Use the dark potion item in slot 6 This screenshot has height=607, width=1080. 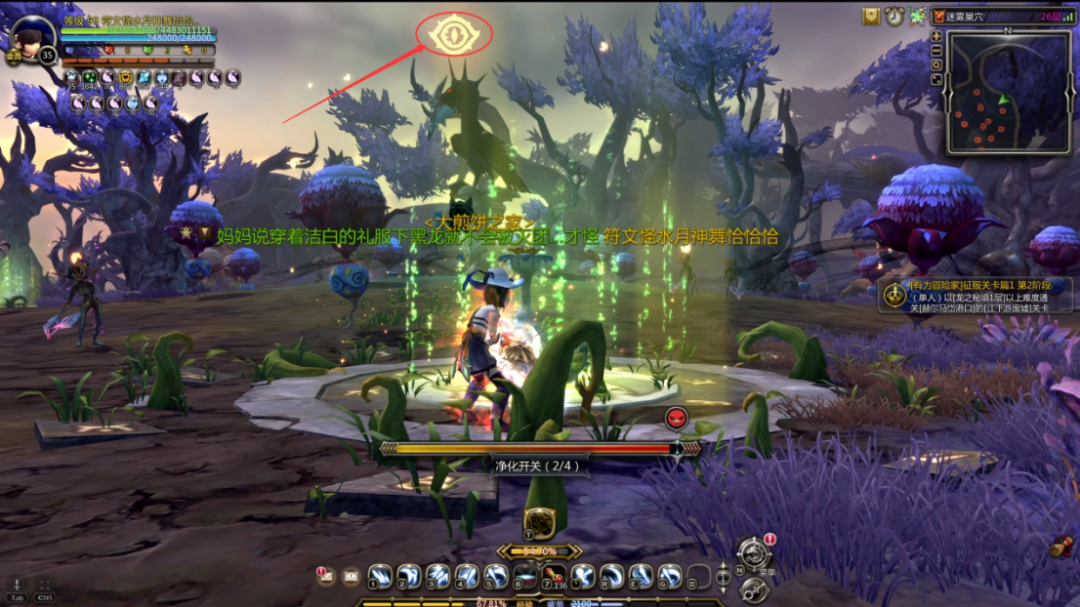pos(525,576)
